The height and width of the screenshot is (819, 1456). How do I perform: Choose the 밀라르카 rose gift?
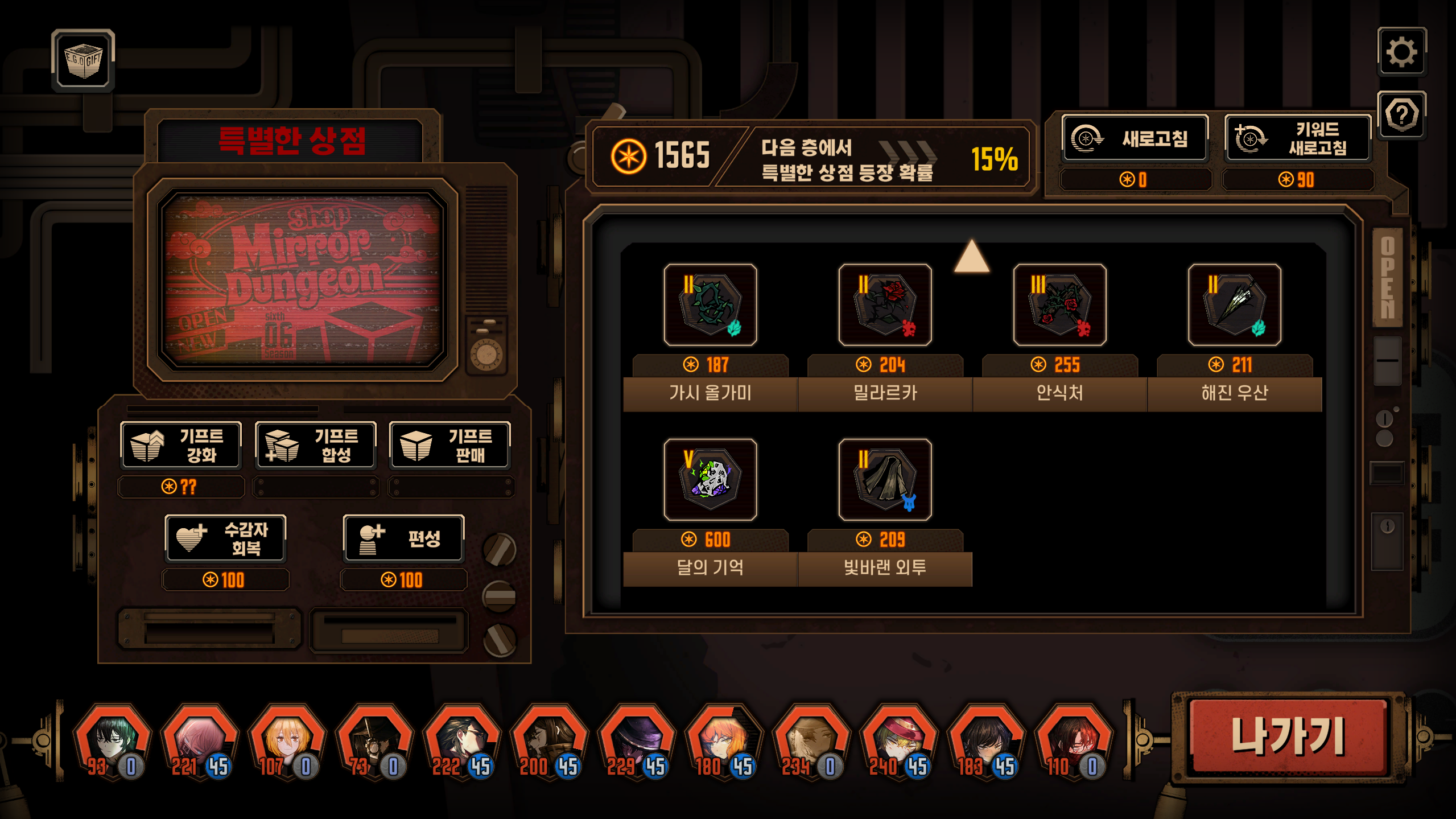885,305
